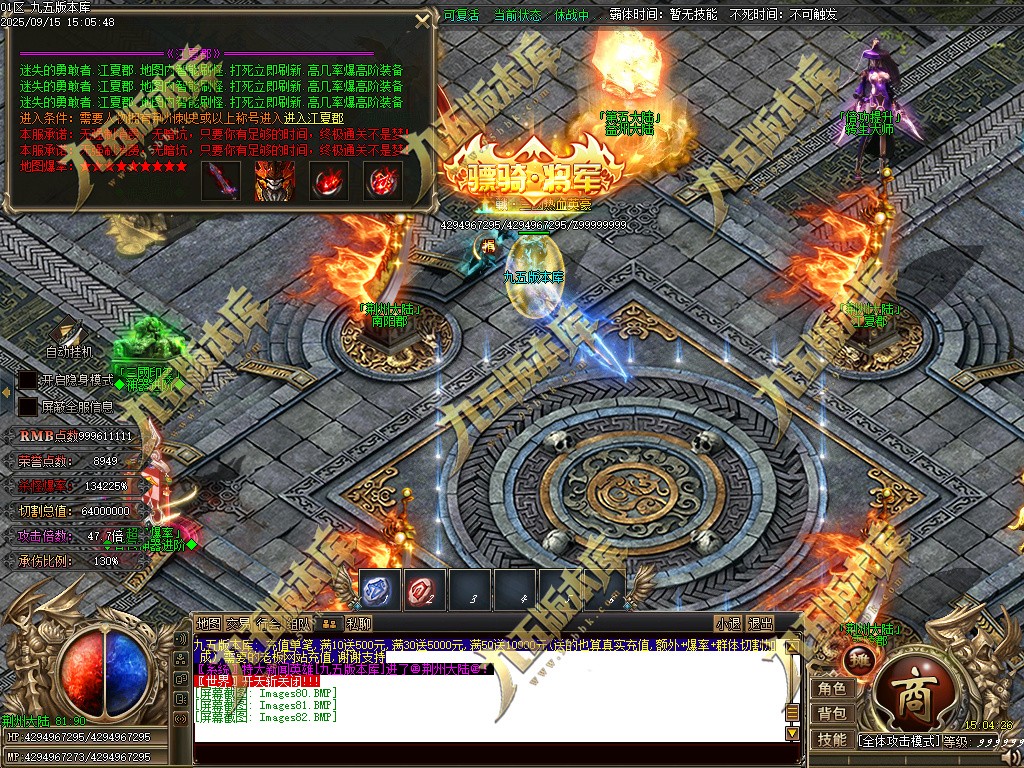The height and width of the screenshot is (768, 1024).
Task: Select the 私聊 private chat tab
Action: pyautogui.click(x=359, y=623)
